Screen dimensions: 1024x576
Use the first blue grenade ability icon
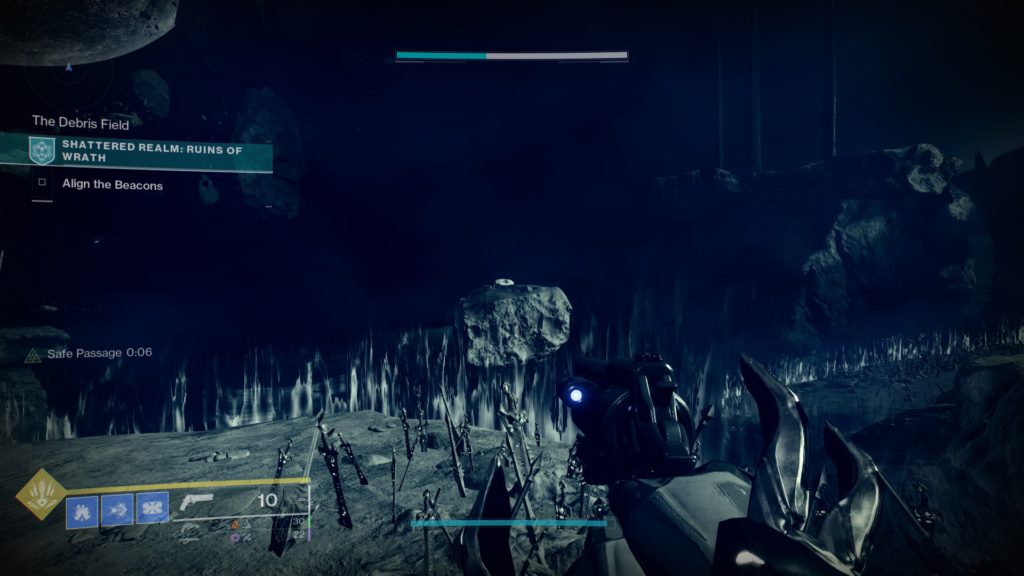pyautogui.click(x=82, y=509)
